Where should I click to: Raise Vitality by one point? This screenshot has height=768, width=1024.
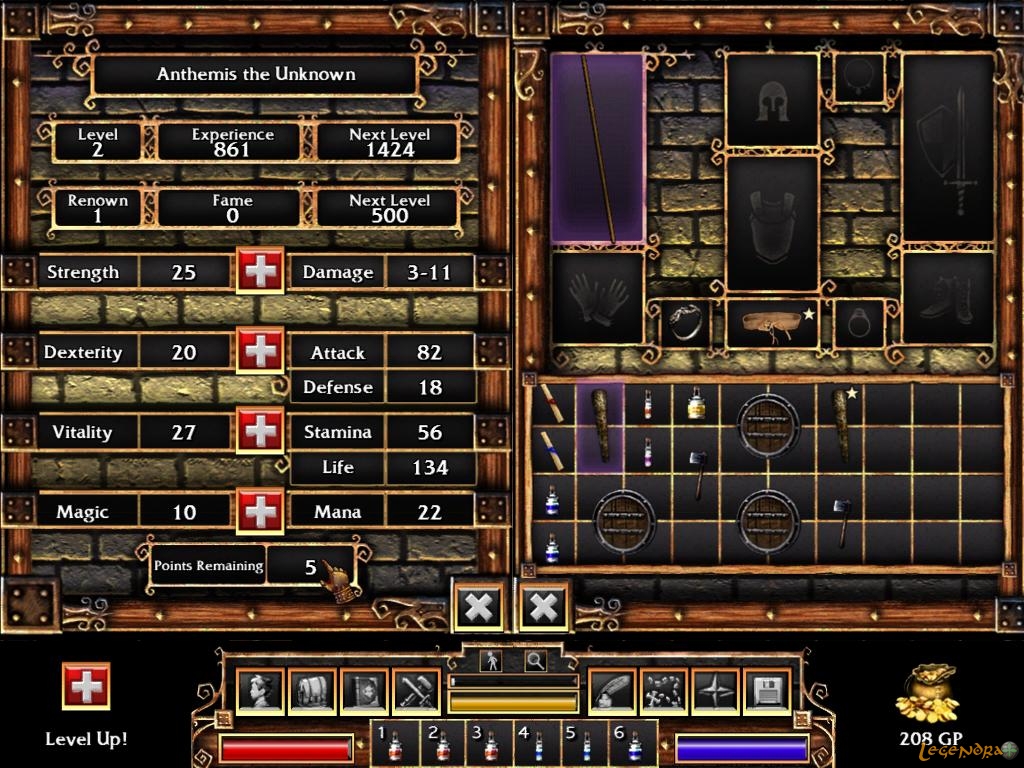pyautogui.click(x=260, y=431)
